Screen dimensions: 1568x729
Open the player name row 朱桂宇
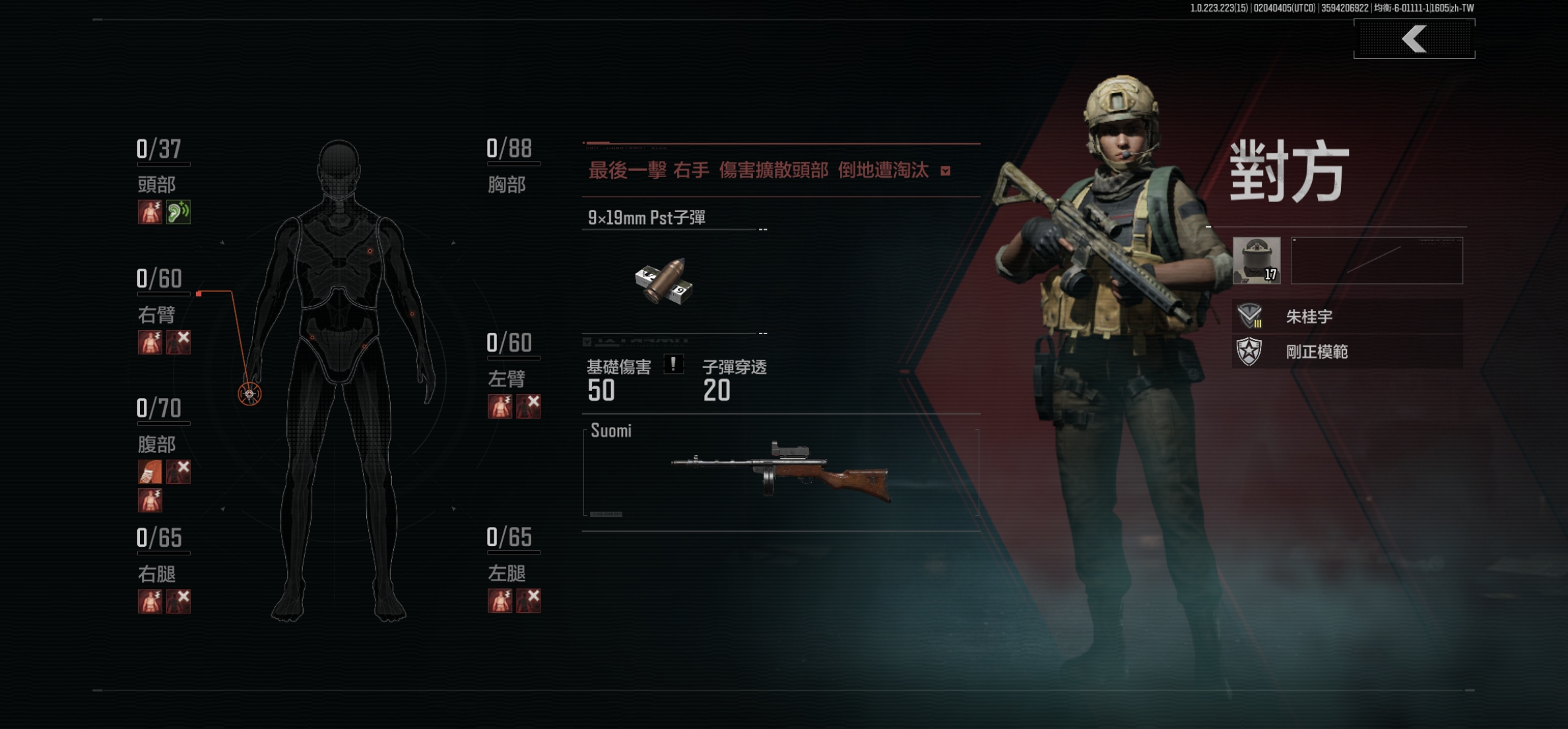click(x=1346, y=316)
